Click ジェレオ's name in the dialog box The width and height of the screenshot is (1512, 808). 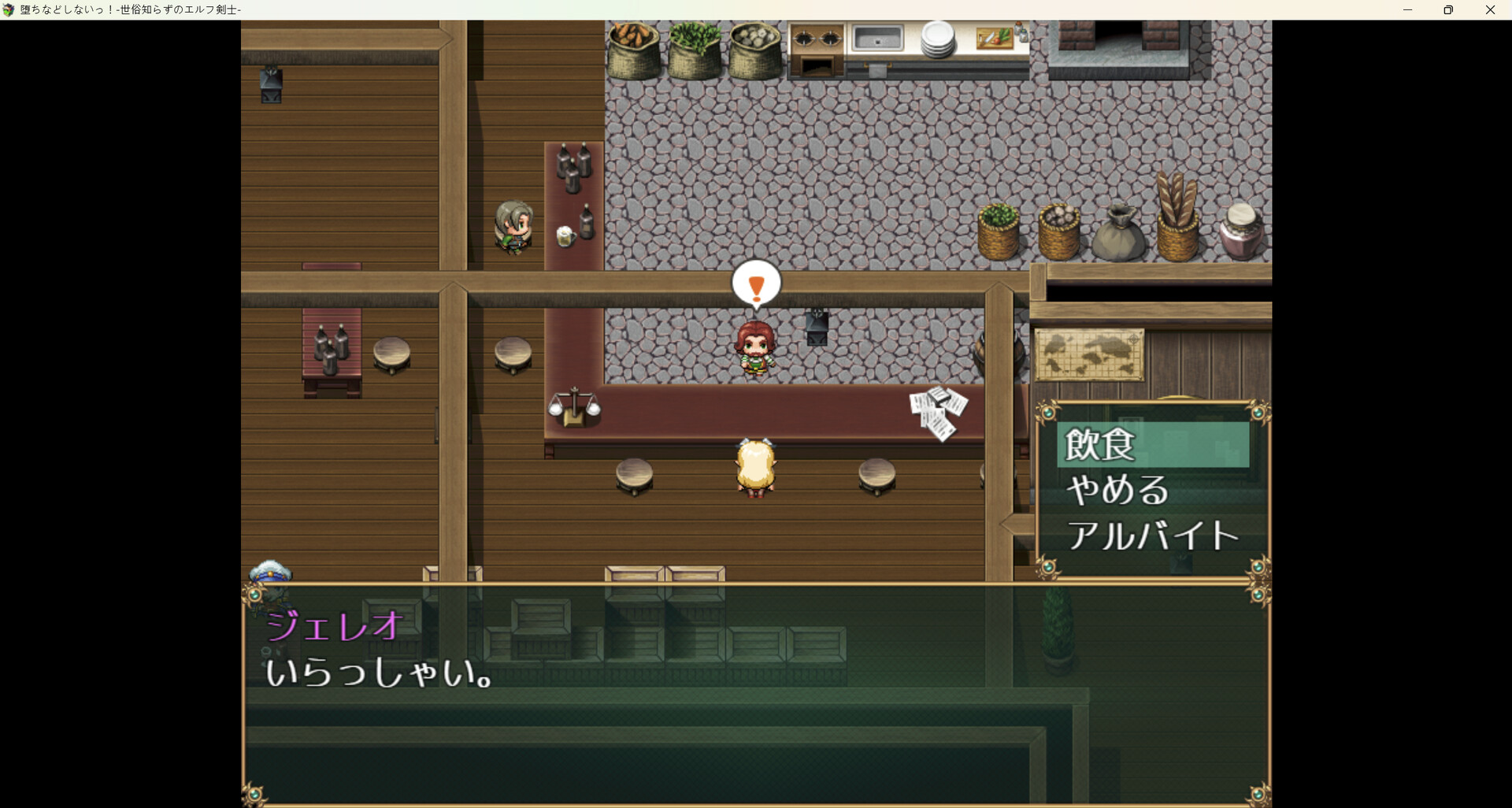(333, 626)
